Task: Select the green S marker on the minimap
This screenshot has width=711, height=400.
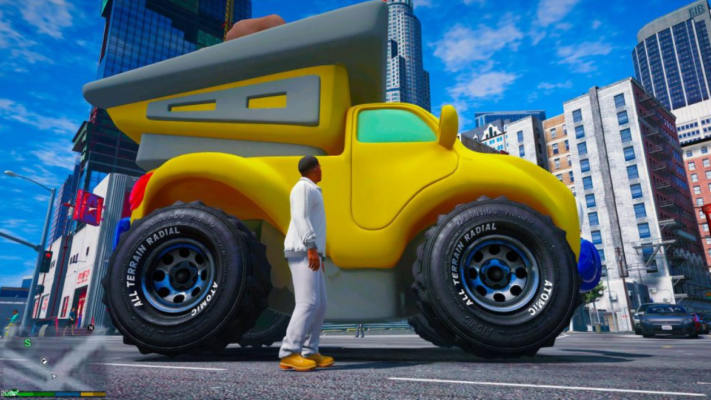Action: (x=28, y=343)
